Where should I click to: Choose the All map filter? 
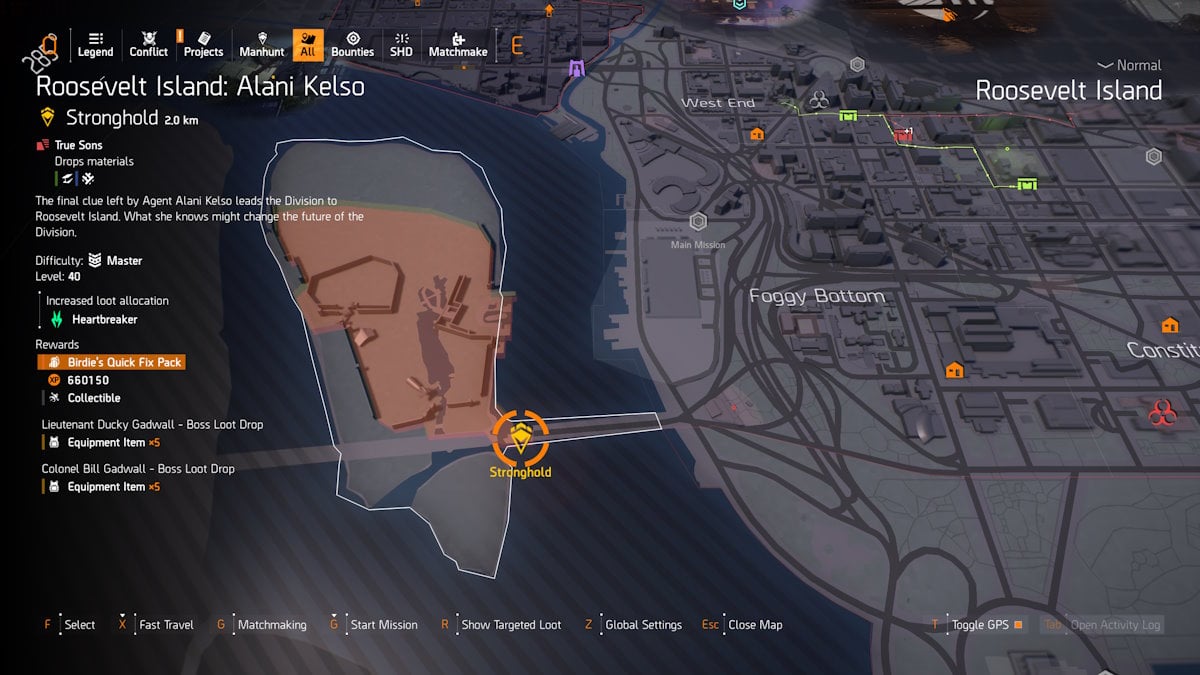pos(307,44)
